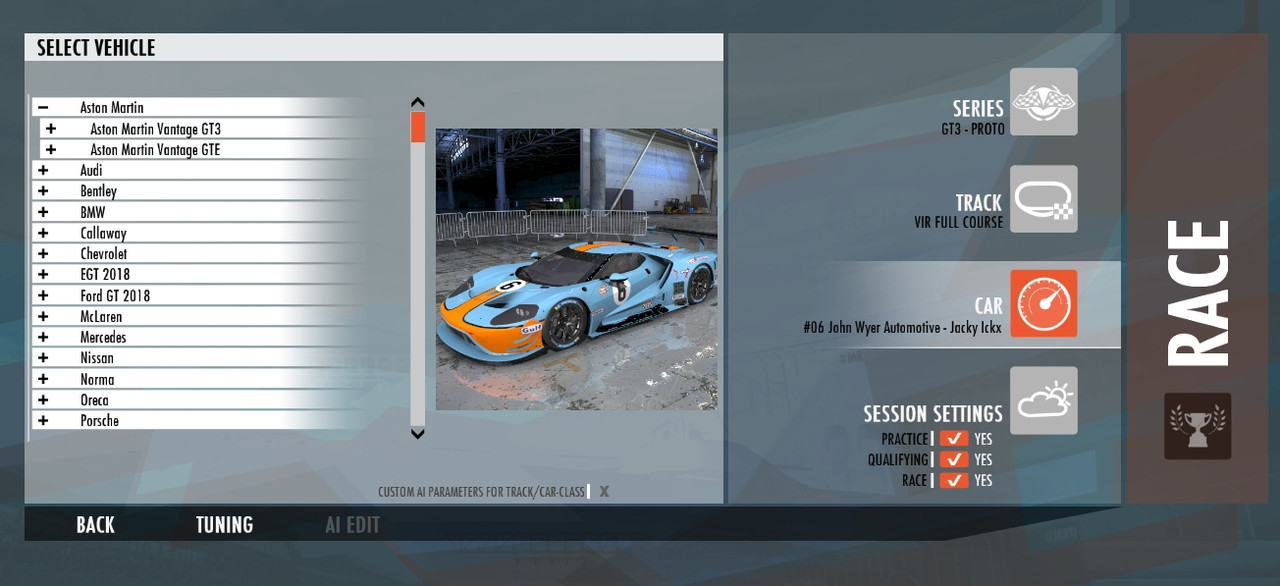Open the Track selection icon
The height and width of the screenshot is (586, 1280).
point(1043,199)
